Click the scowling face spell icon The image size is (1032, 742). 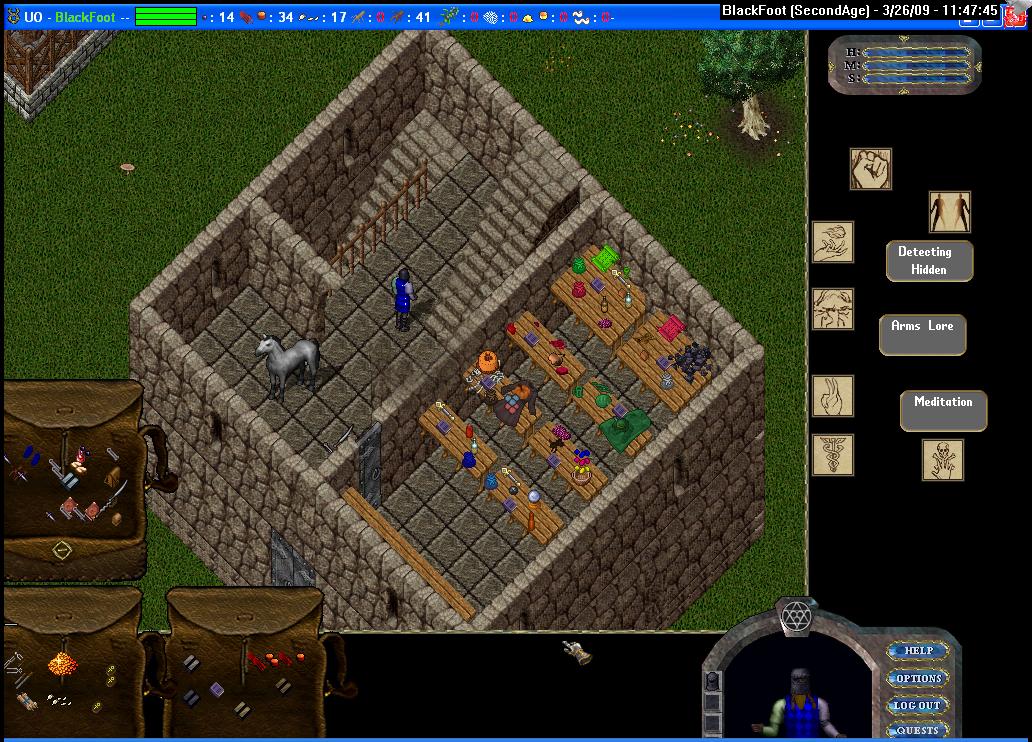click(x=833, y=309)
